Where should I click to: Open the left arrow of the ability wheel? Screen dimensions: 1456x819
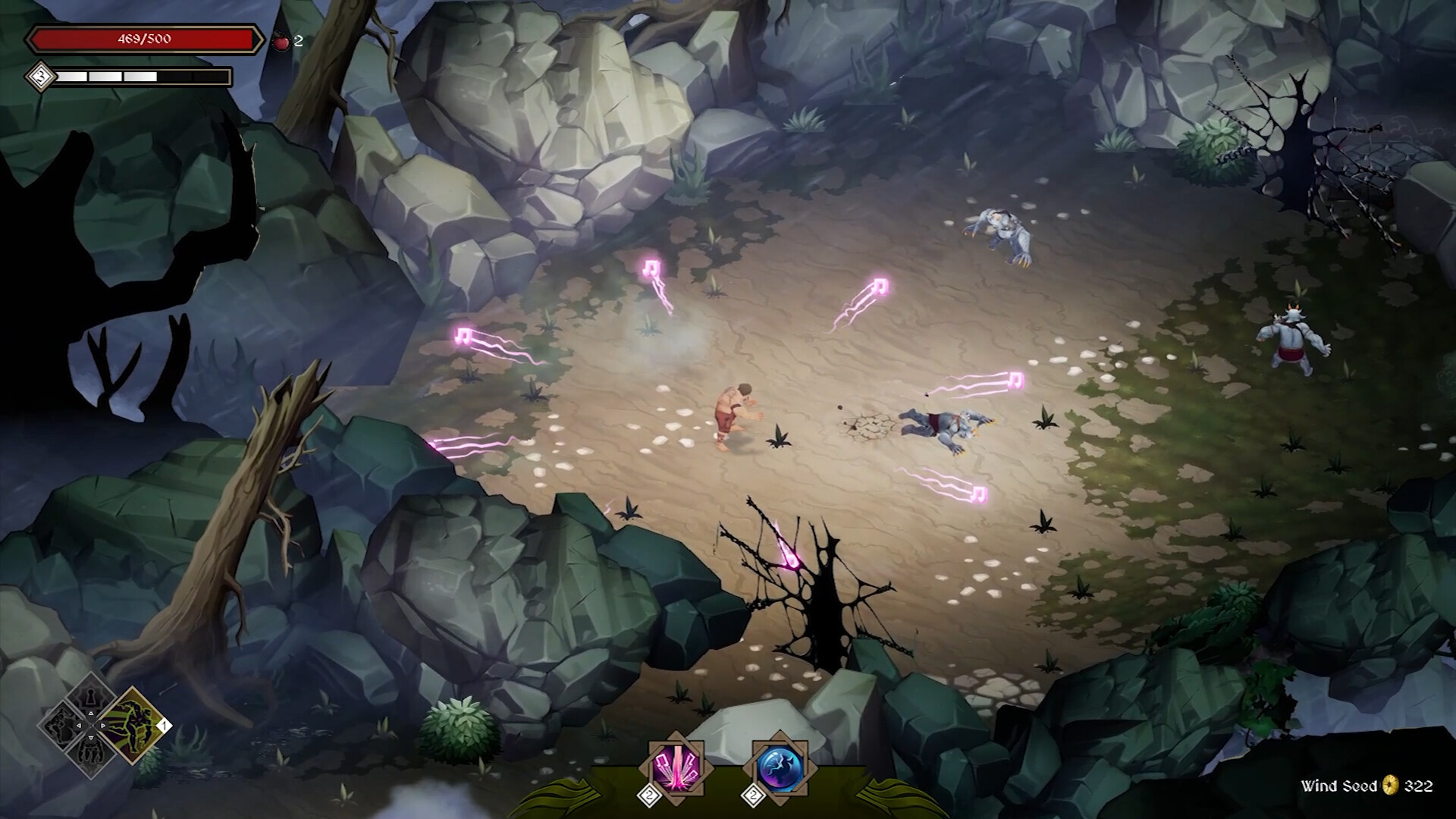[x=78, y=726]
